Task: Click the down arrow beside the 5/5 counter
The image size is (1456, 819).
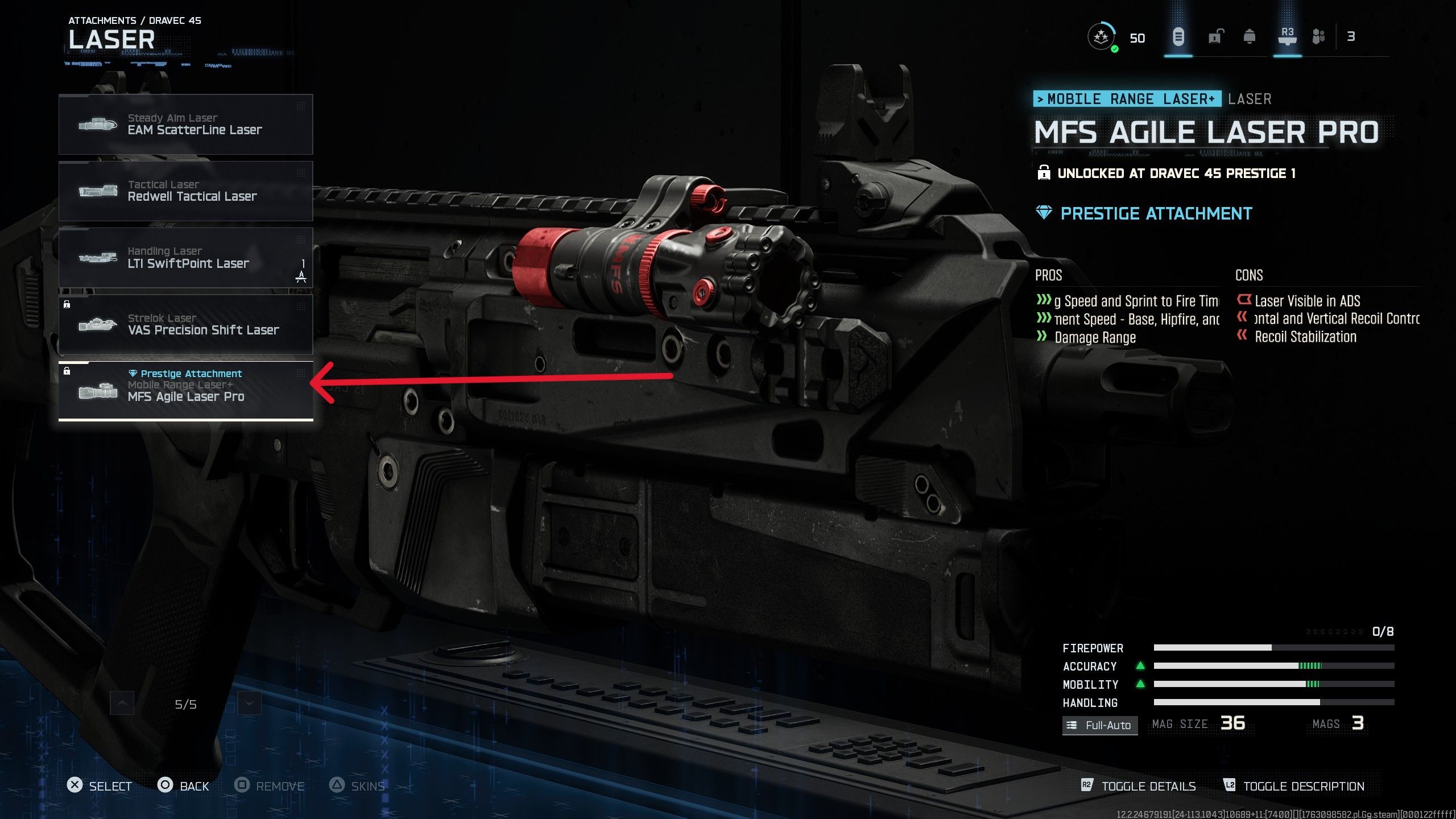Action: 249,704
